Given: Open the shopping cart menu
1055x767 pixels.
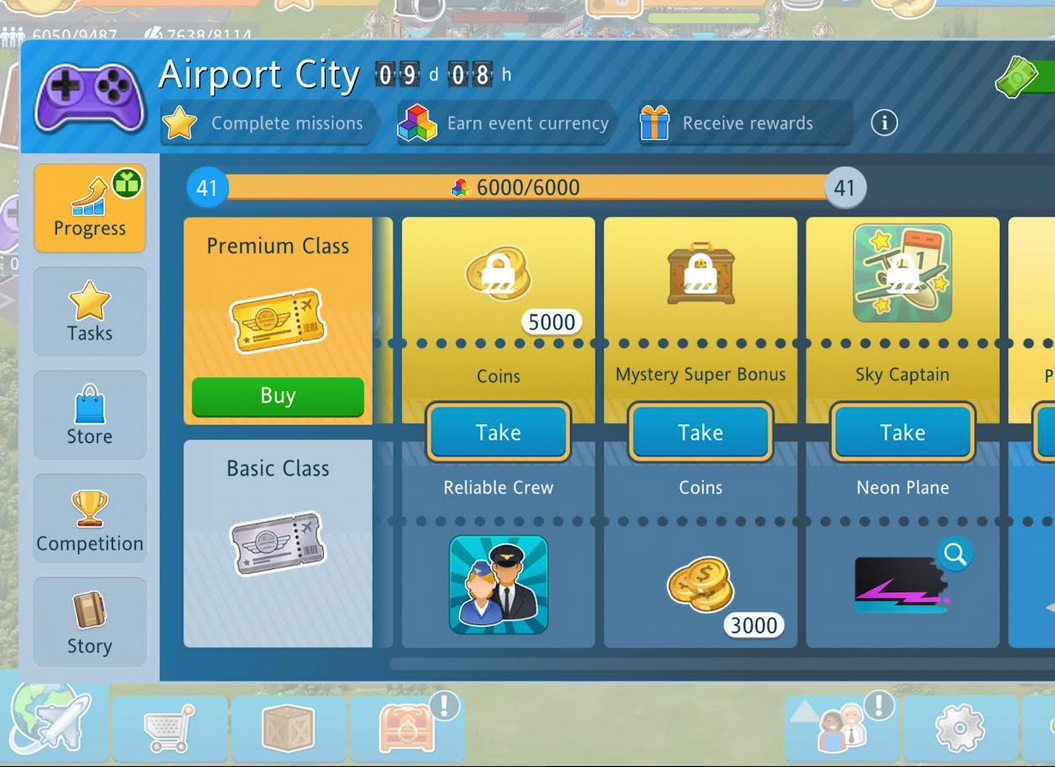Looking at the screenshot, I should pos(170,729).
